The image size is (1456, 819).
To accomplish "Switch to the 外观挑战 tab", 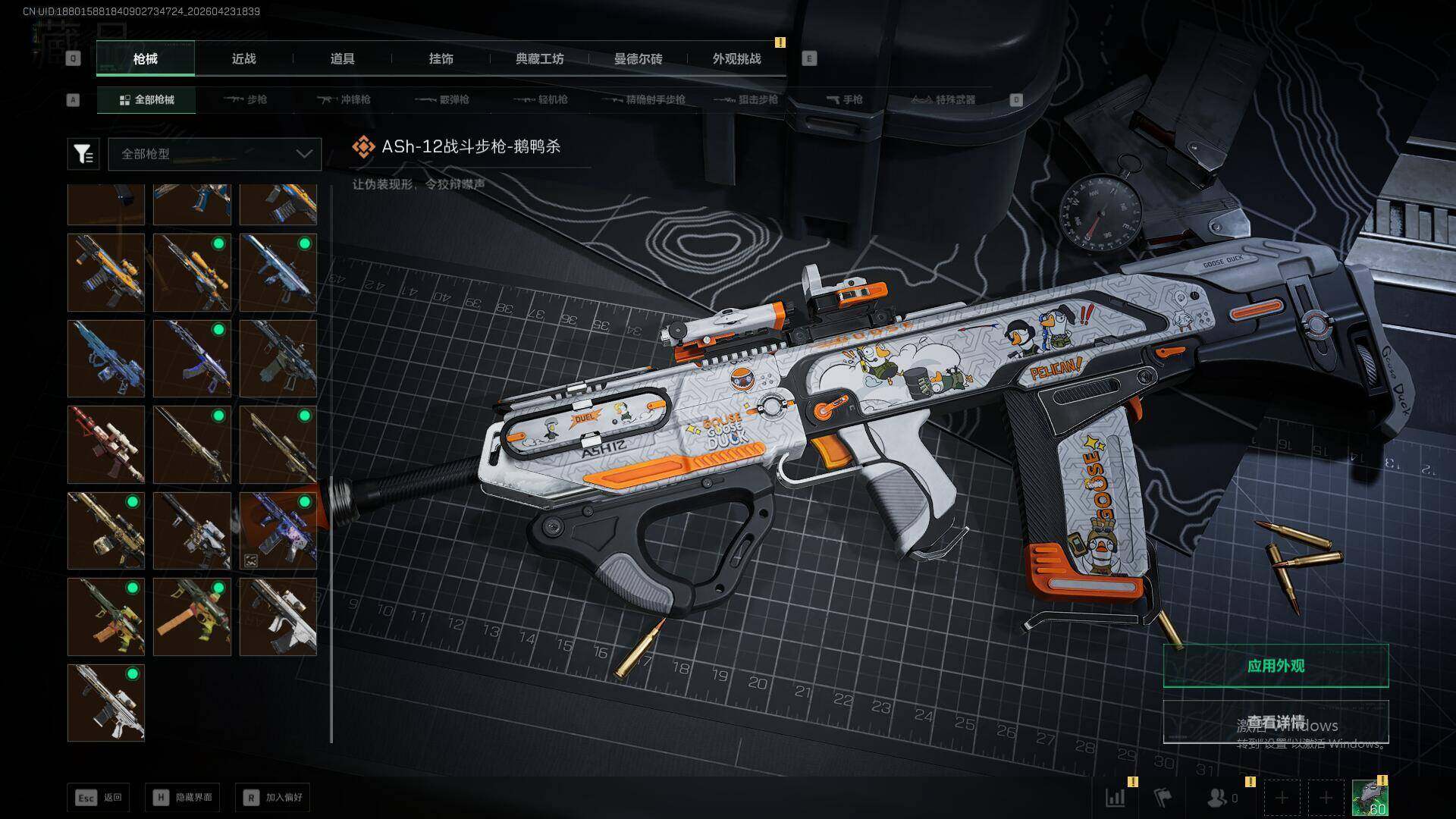I will click(736, 59).
